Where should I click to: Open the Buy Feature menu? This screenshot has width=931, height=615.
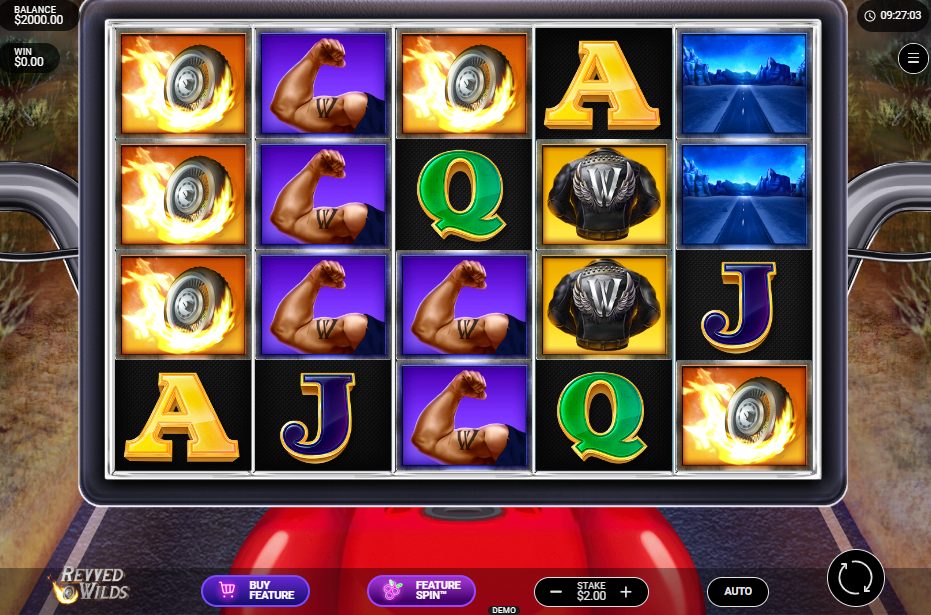(x=255, y=590)
